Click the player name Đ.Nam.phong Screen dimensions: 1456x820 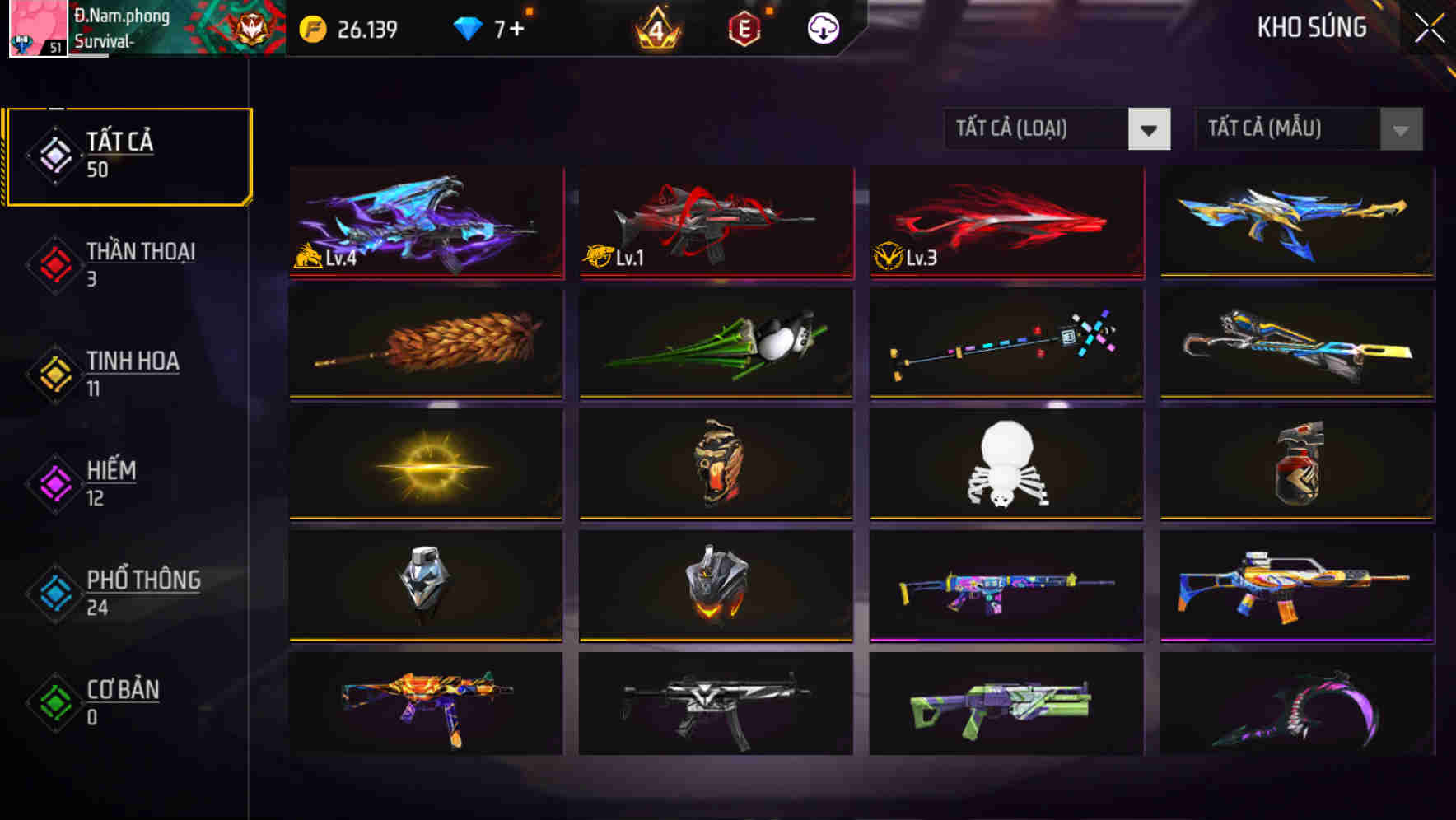(x=123, y=15)
